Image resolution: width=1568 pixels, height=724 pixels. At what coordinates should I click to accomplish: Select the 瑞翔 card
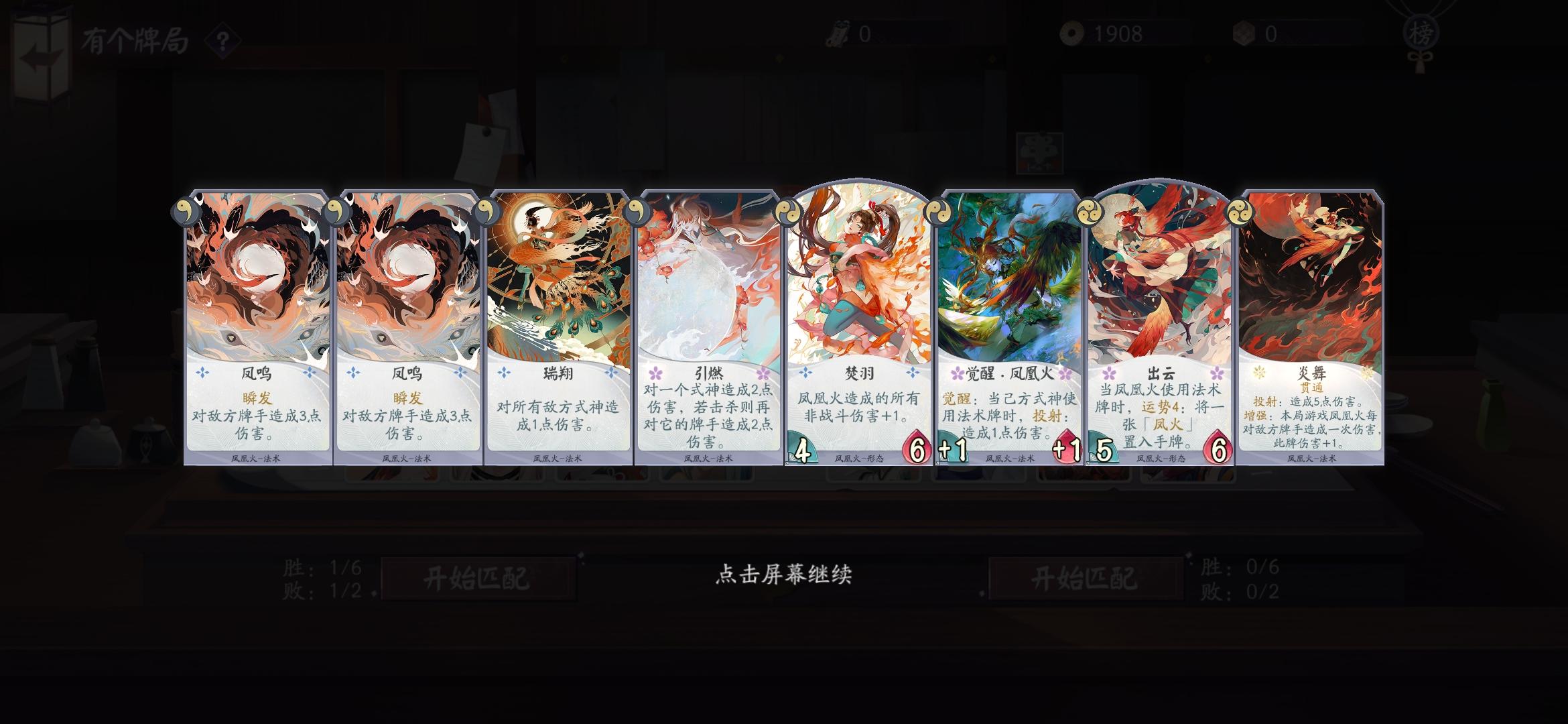[x=555, y=328]
